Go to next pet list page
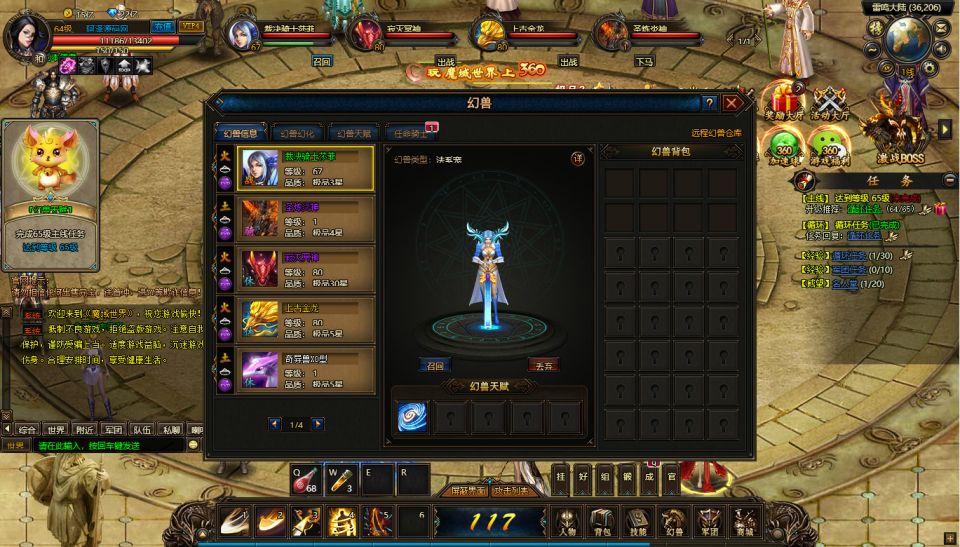The height and width of the screenshot is (547, 960). tap(318, 424)
